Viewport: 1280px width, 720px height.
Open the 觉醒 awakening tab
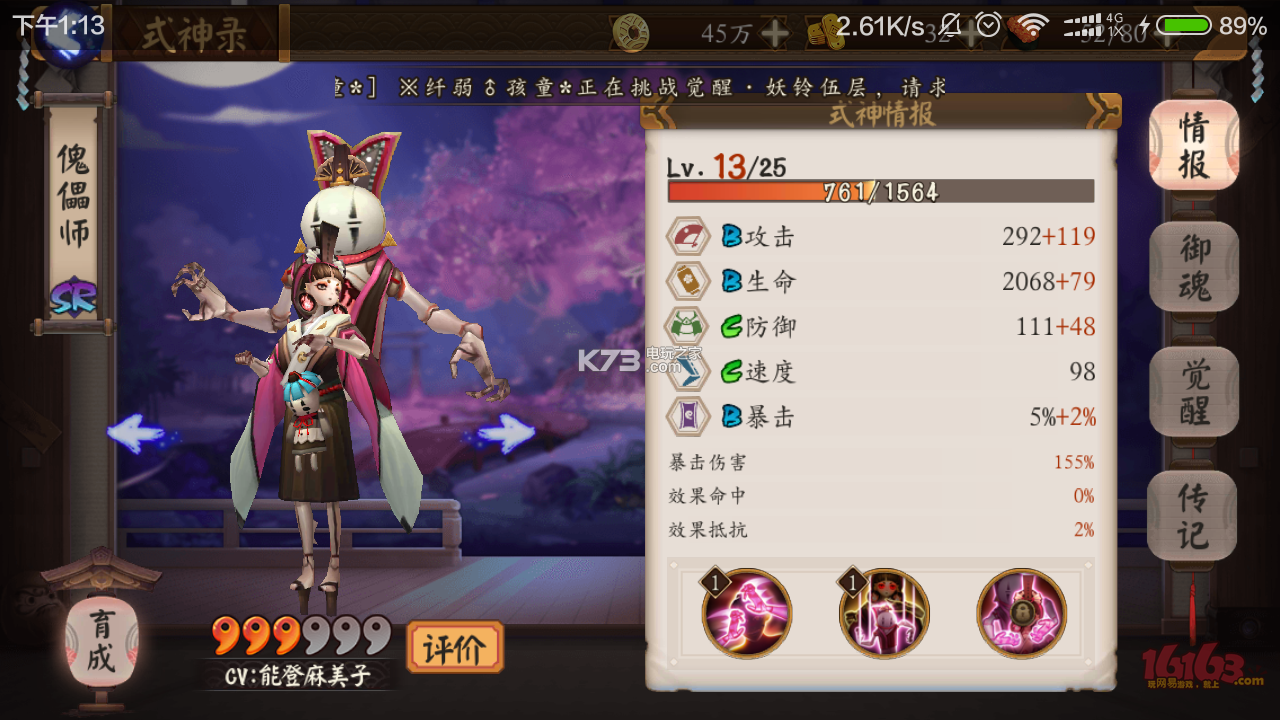point(1193,392)
